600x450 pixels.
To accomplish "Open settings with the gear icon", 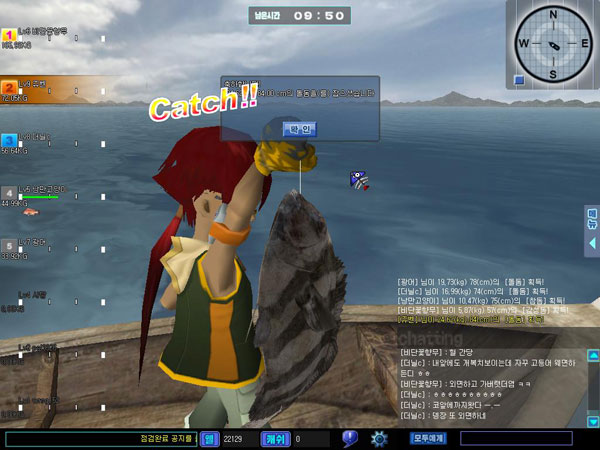I will coord(379,438).
